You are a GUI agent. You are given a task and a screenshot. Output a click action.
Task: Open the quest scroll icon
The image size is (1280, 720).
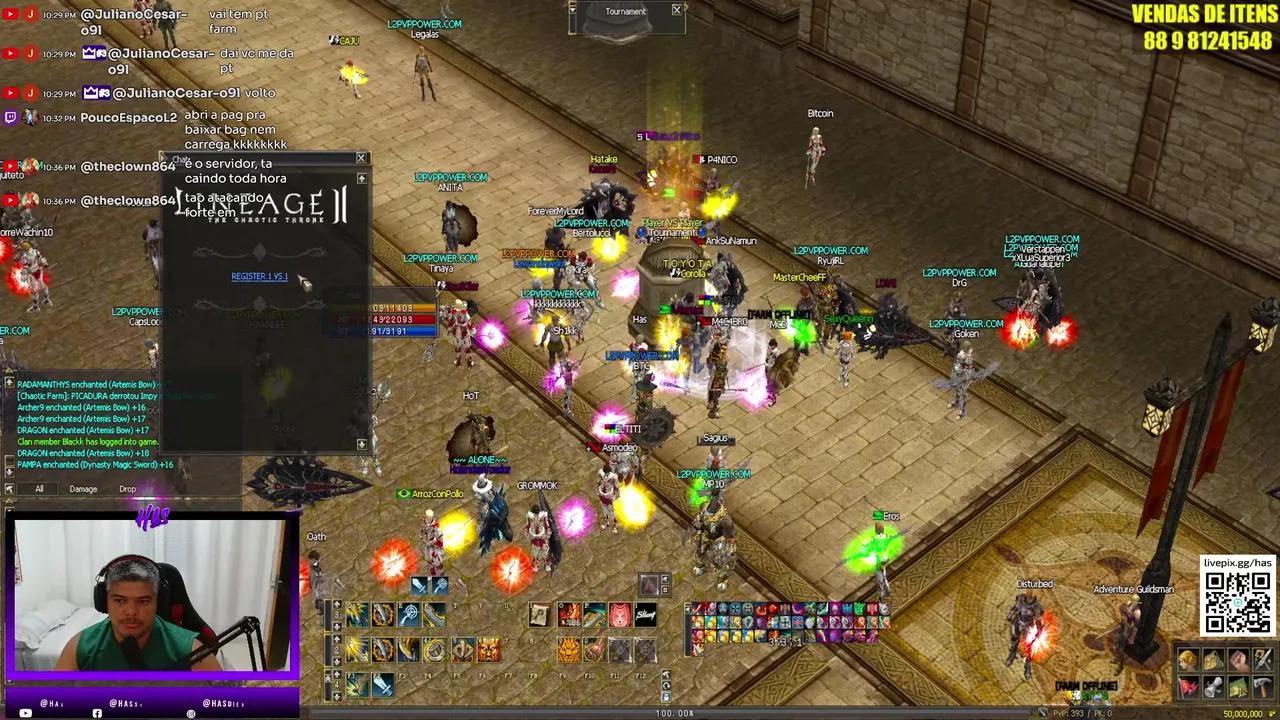point(1213,688)
